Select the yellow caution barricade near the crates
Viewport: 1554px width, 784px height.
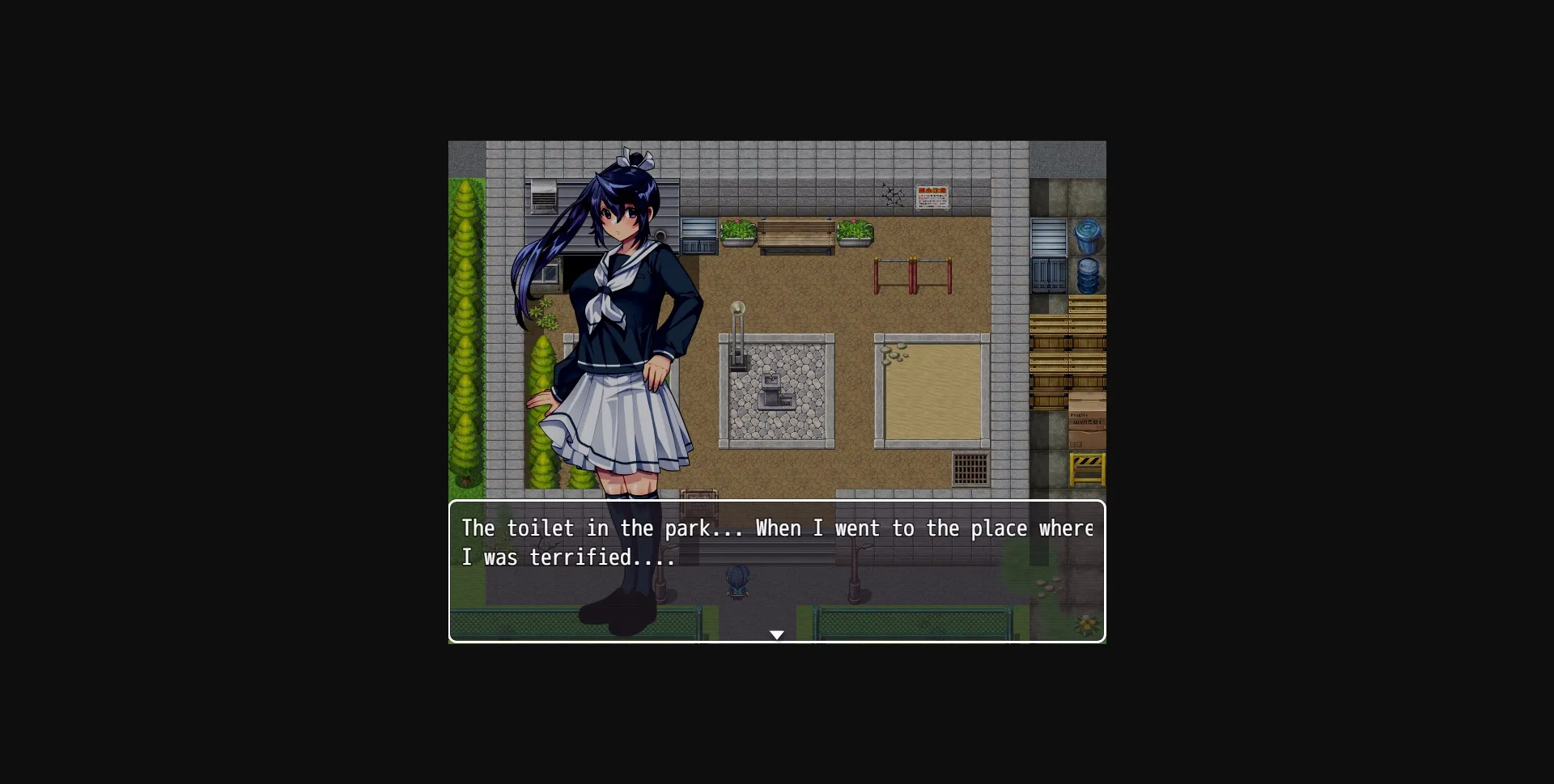[x=1088, y=469]
